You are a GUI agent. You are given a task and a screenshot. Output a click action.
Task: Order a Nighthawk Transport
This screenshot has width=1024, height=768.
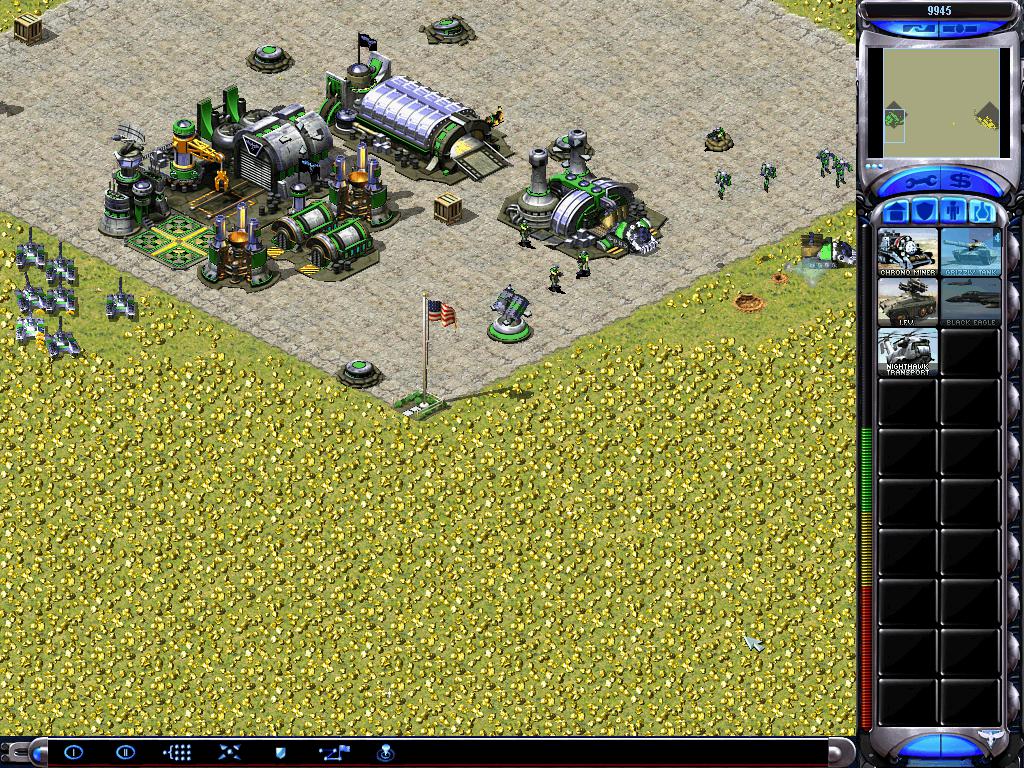tap(908, 352)
